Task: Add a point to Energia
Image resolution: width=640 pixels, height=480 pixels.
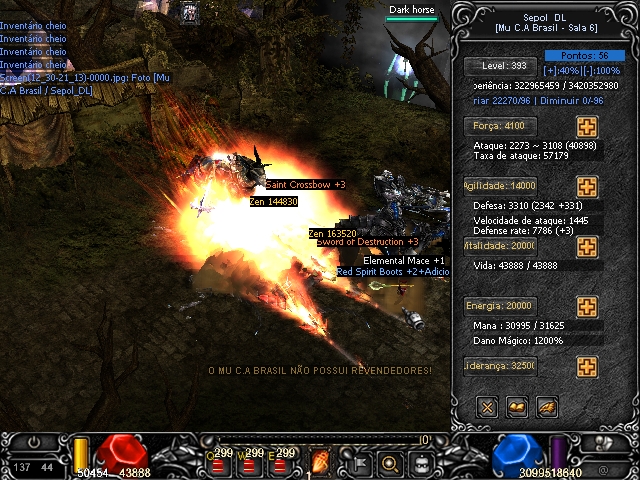Action: coord(587,307)
